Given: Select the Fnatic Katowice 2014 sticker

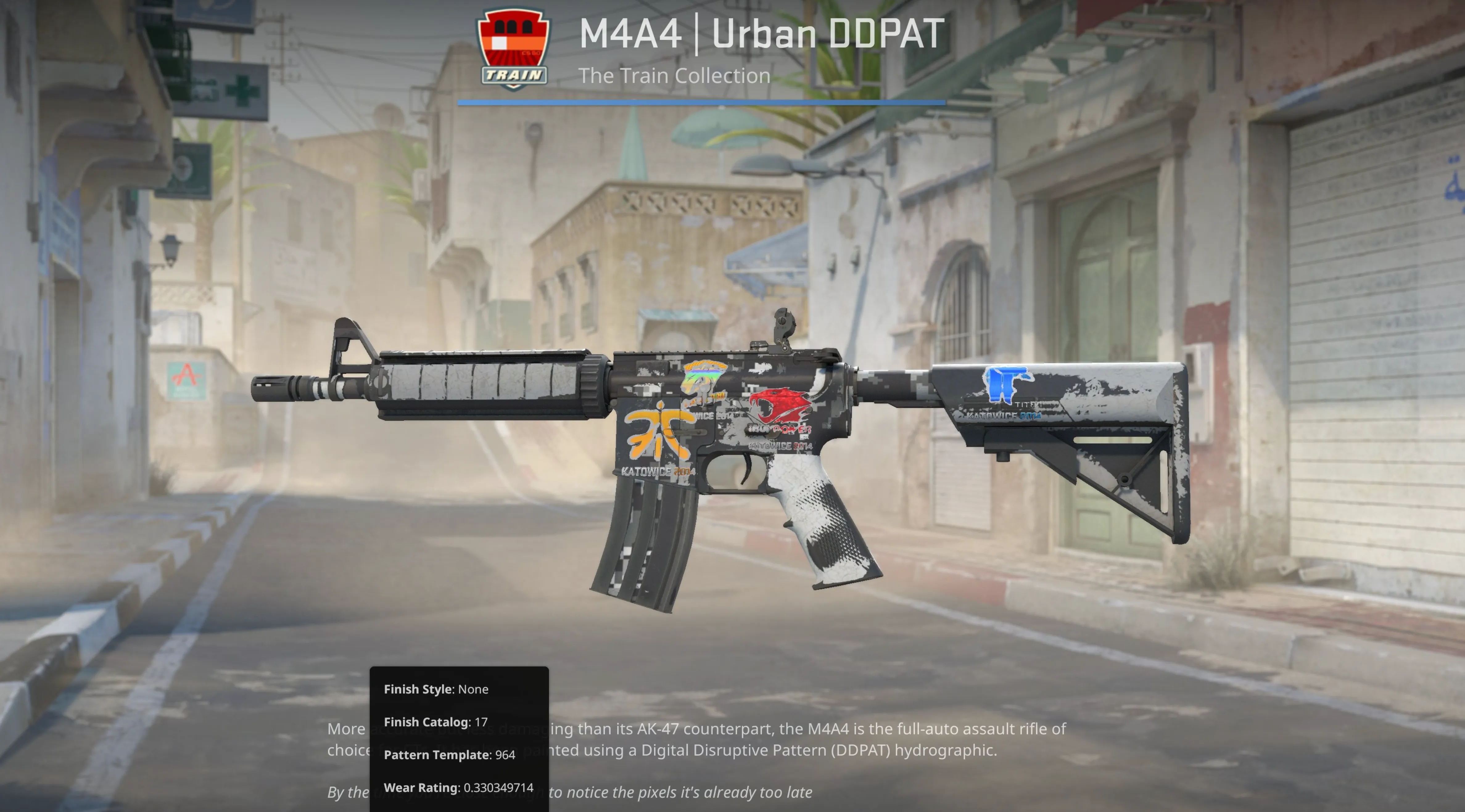Looking at the screenshot, I should pyautogui.click(x=657, y=441).
